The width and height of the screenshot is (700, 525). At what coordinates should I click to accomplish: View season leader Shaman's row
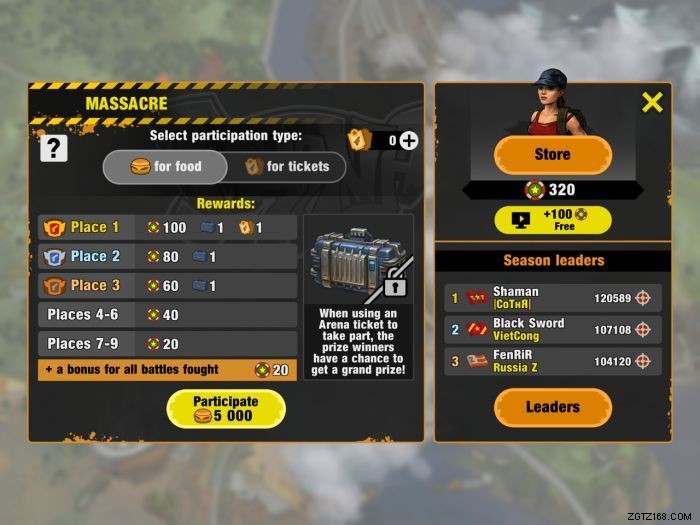click(x=552, y=298)
